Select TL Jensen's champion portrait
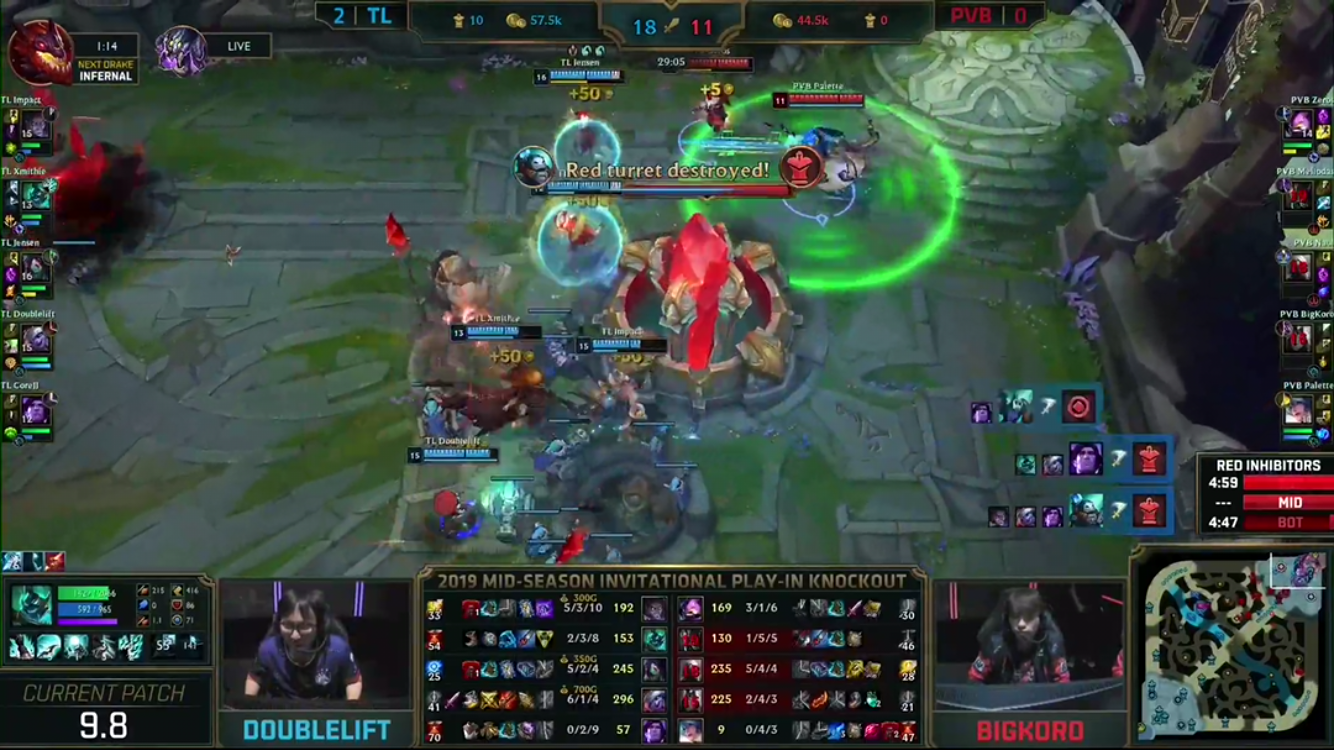 pos(35,267)
